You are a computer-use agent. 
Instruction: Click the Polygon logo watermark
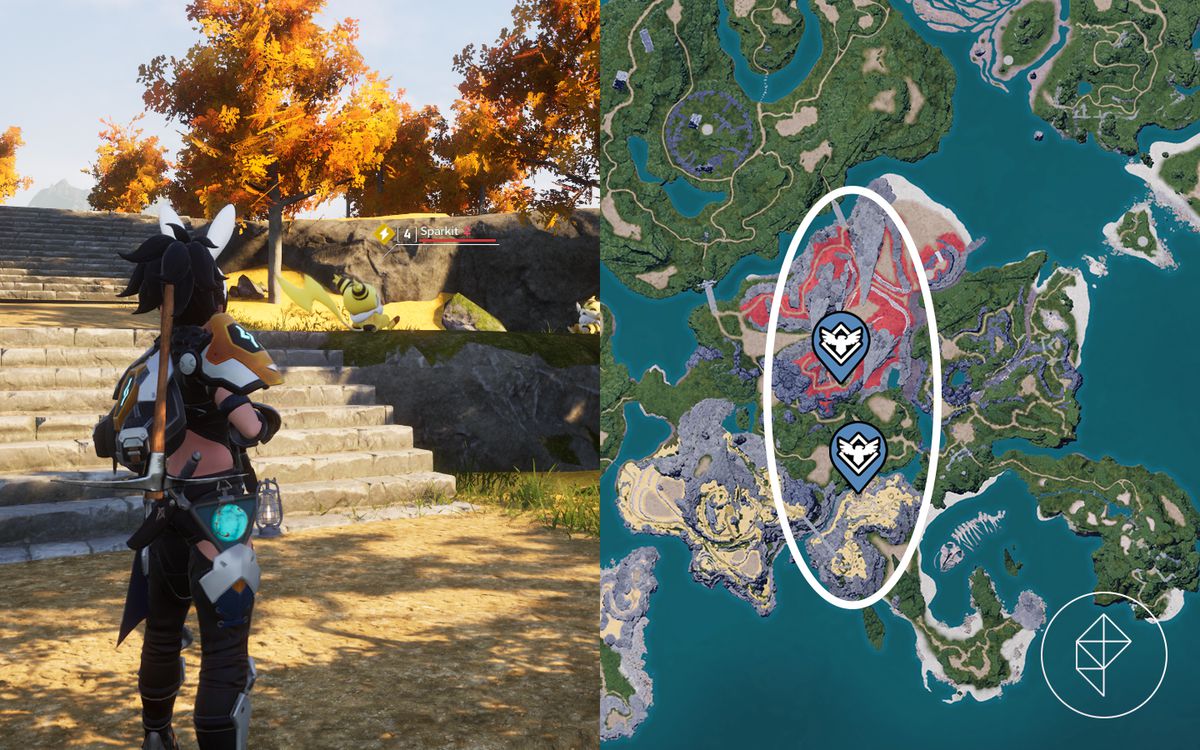point(1103,655)
